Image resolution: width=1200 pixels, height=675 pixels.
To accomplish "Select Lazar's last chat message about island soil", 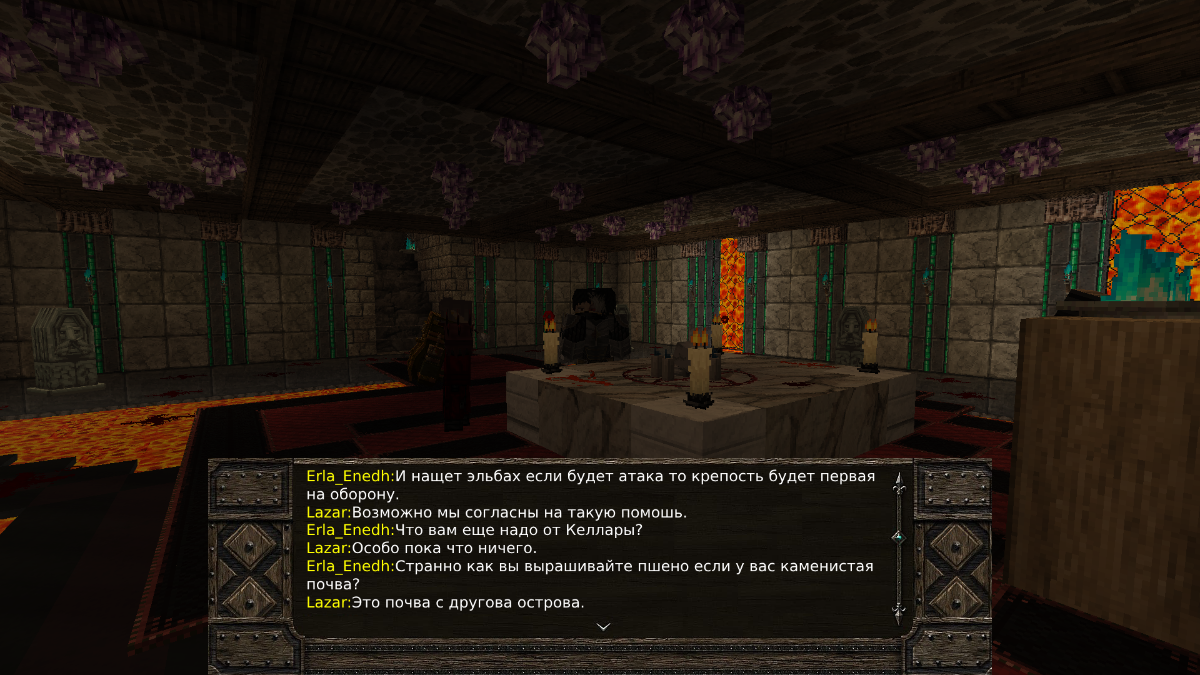I will click(467, 602).
